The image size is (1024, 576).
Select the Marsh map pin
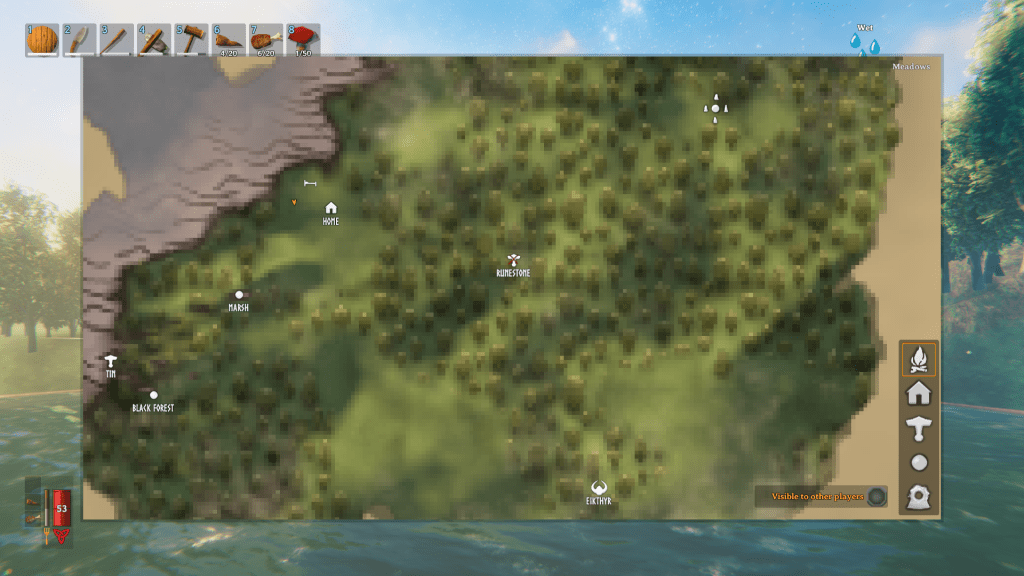point(239,295)
